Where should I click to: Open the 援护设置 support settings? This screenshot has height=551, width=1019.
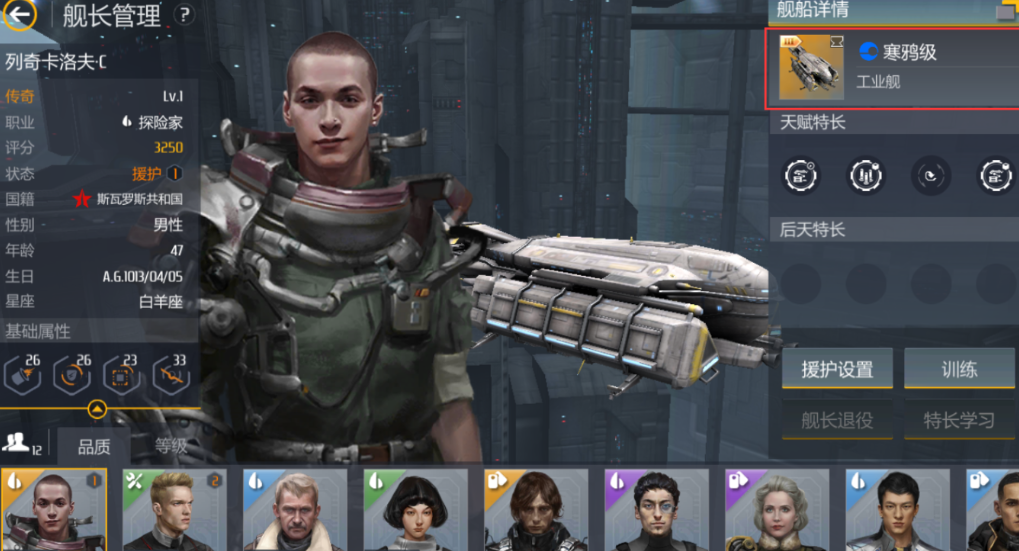837,369
